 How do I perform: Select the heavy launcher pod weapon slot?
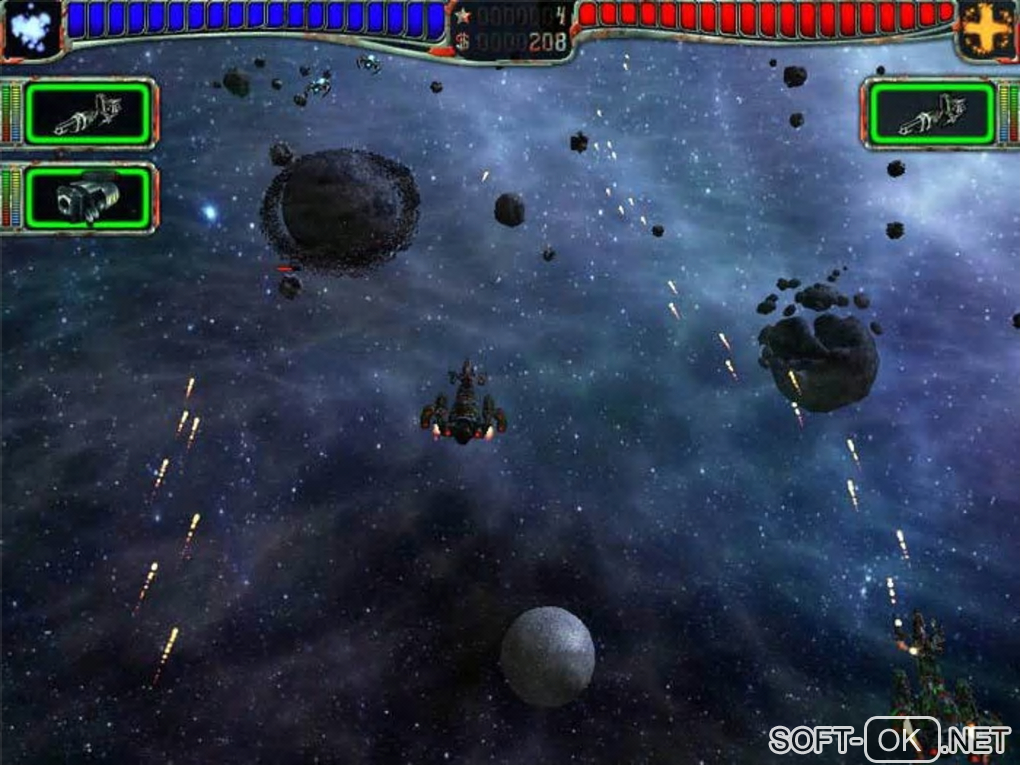pyautogui.click(x=89, y=197)
